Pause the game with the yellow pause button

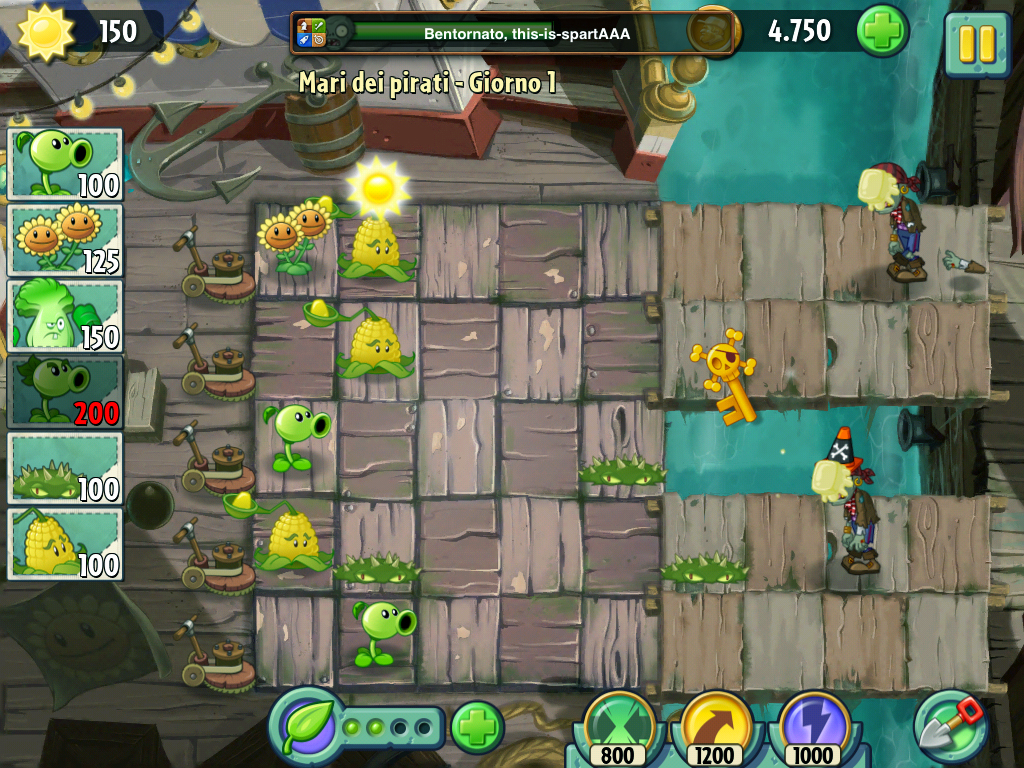tap(976, 44)
